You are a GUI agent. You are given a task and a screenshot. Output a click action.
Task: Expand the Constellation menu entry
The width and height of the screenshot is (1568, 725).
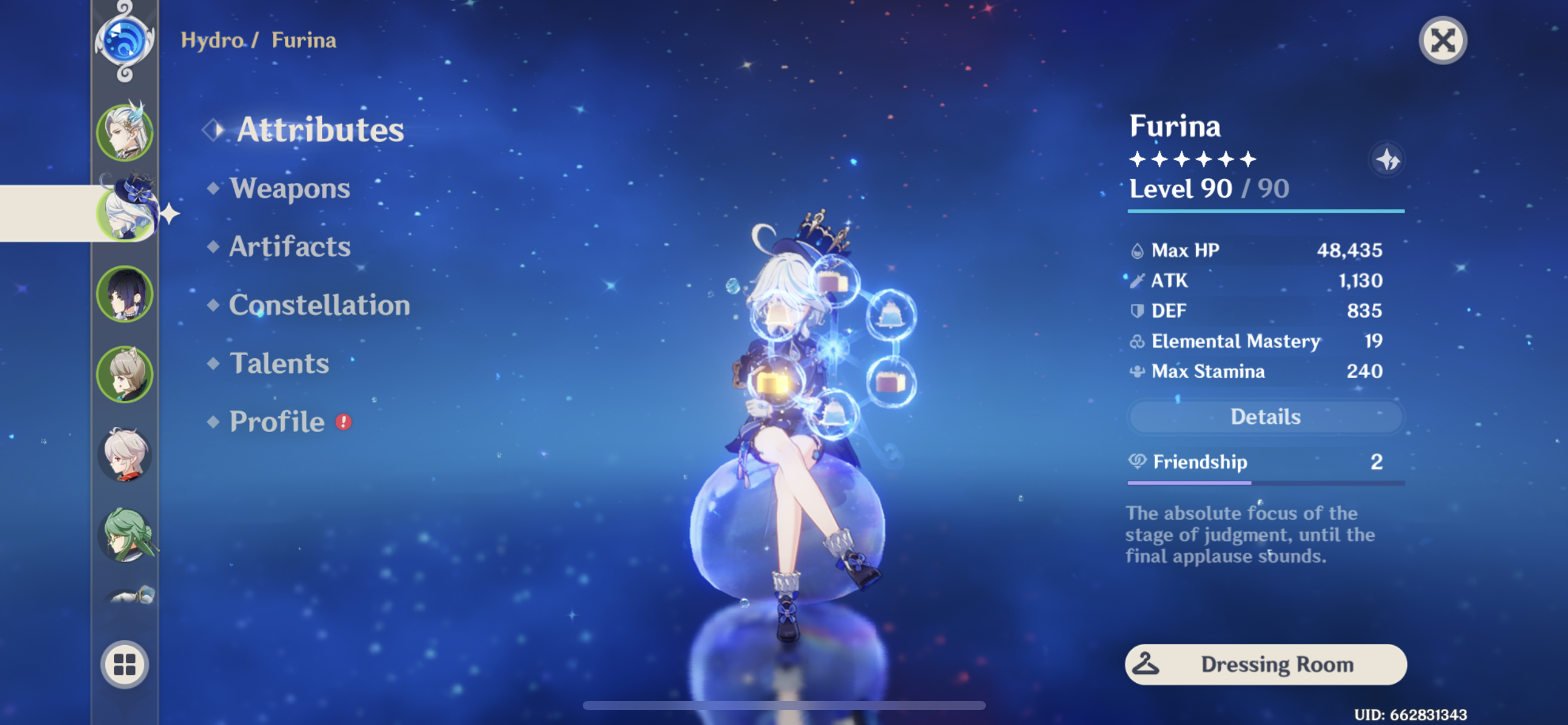(x=320, y=305)
